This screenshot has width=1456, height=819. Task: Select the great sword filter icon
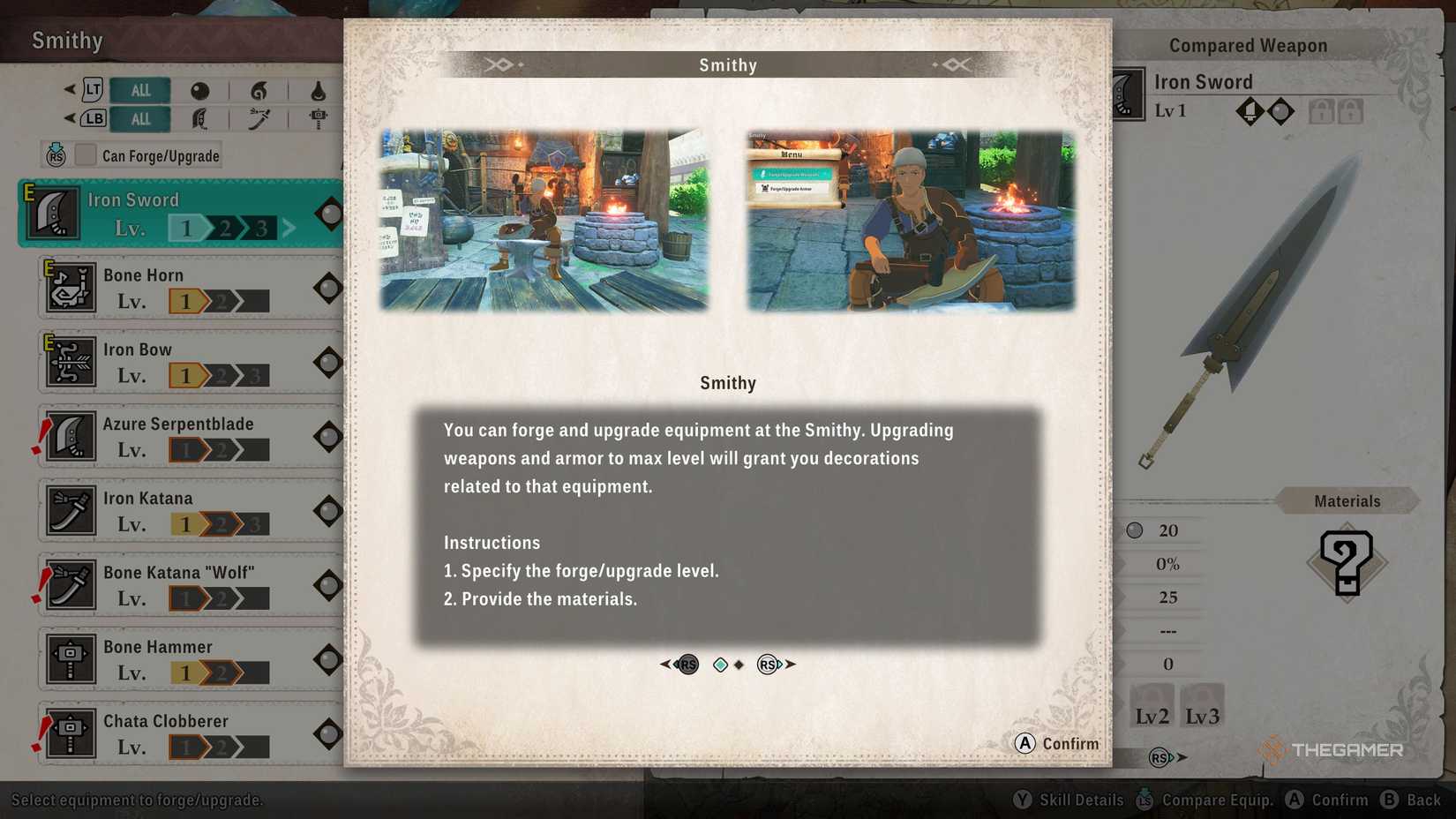coord(199,118)
